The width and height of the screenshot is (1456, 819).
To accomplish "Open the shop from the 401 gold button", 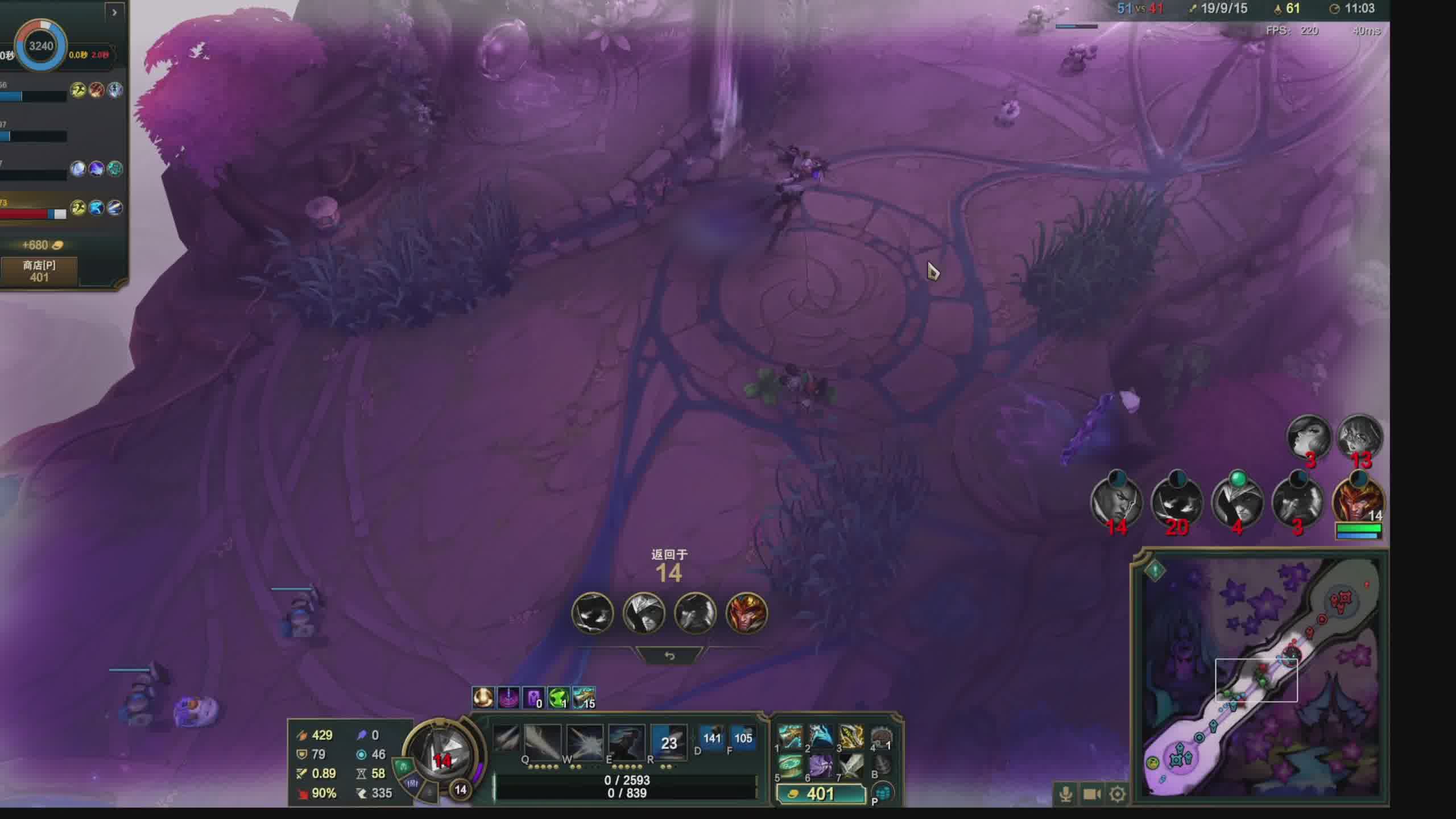I will click(820, 794).
